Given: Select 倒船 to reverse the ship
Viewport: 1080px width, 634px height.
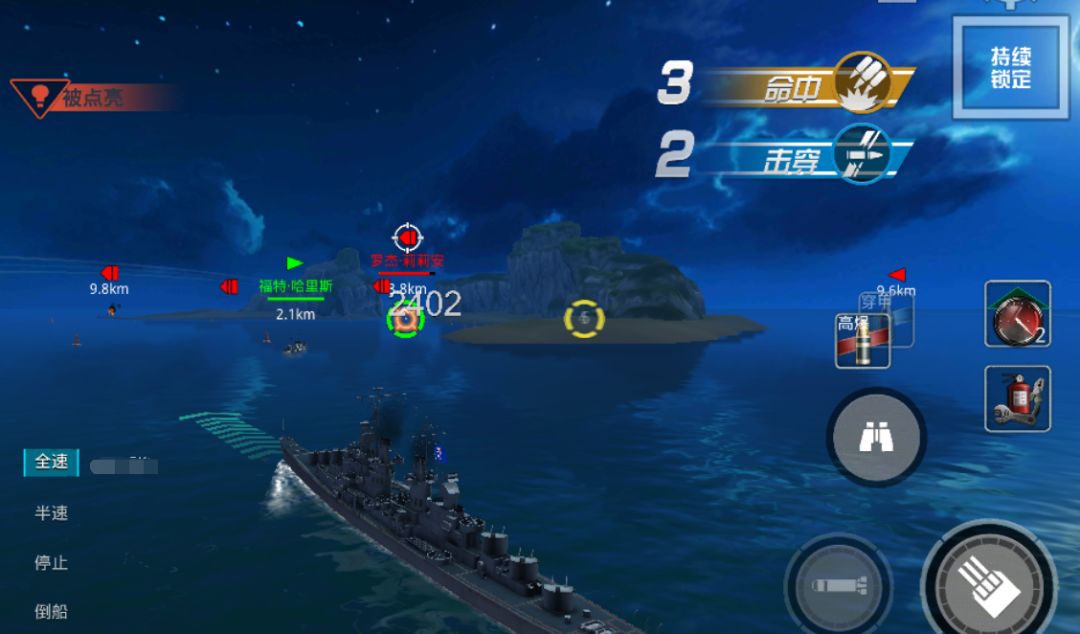Looking at the screenshot, I should (52, 611).
